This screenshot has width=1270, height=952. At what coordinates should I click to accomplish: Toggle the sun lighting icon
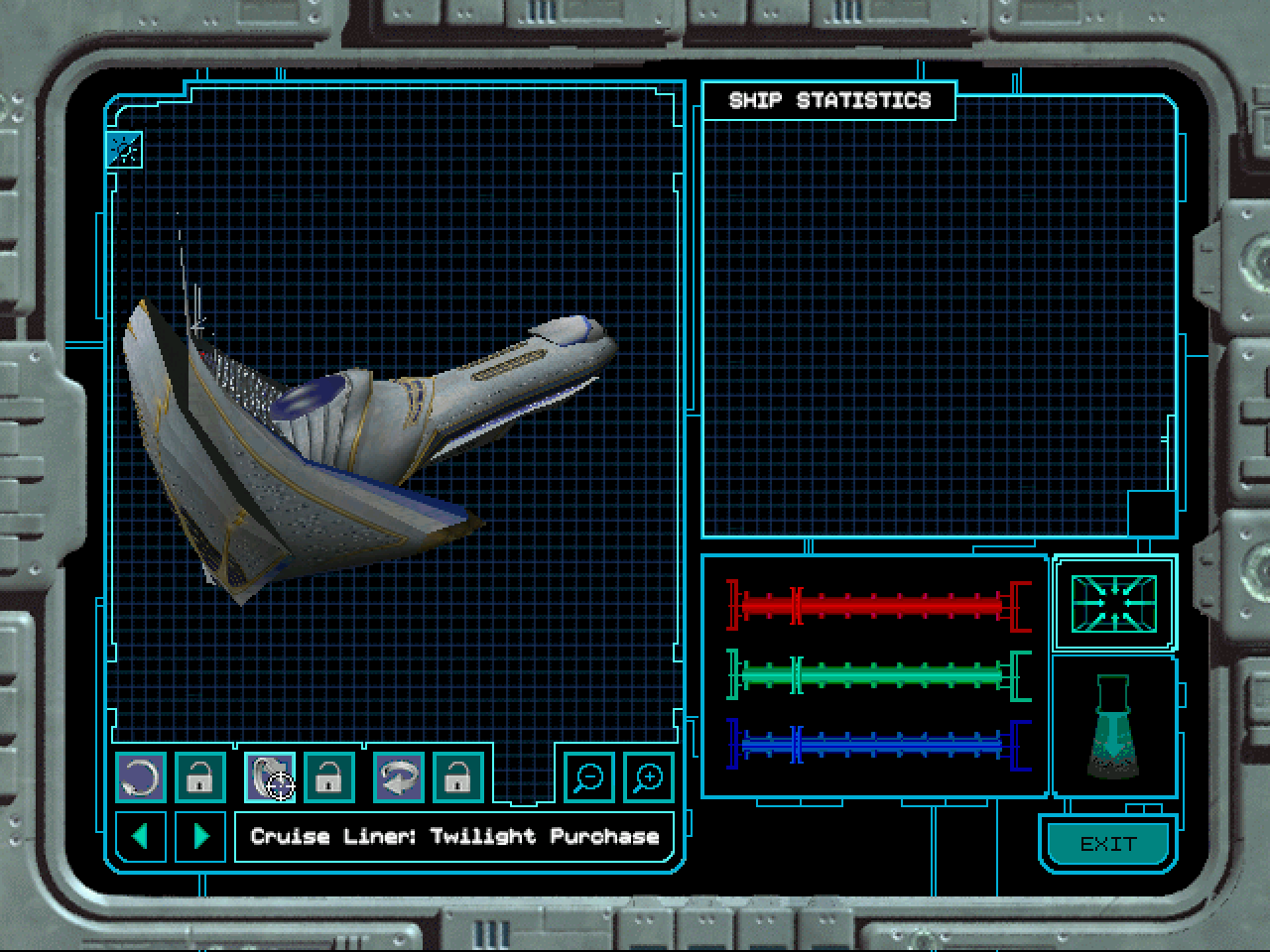pos(125,150)
